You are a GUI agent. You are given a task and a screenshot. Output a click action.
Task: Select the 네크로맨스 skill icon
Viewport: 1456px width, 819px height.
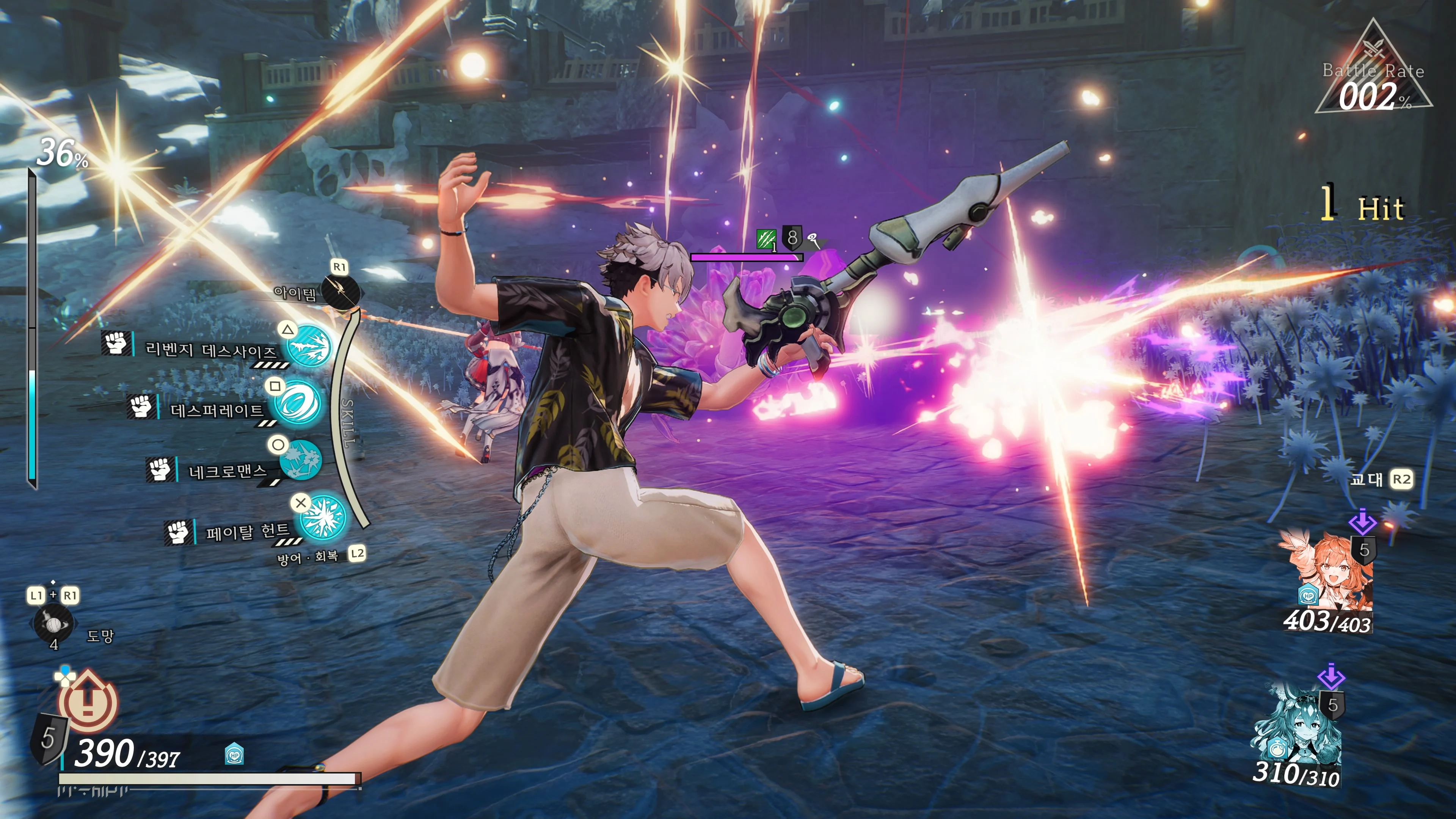click(301, 460)
